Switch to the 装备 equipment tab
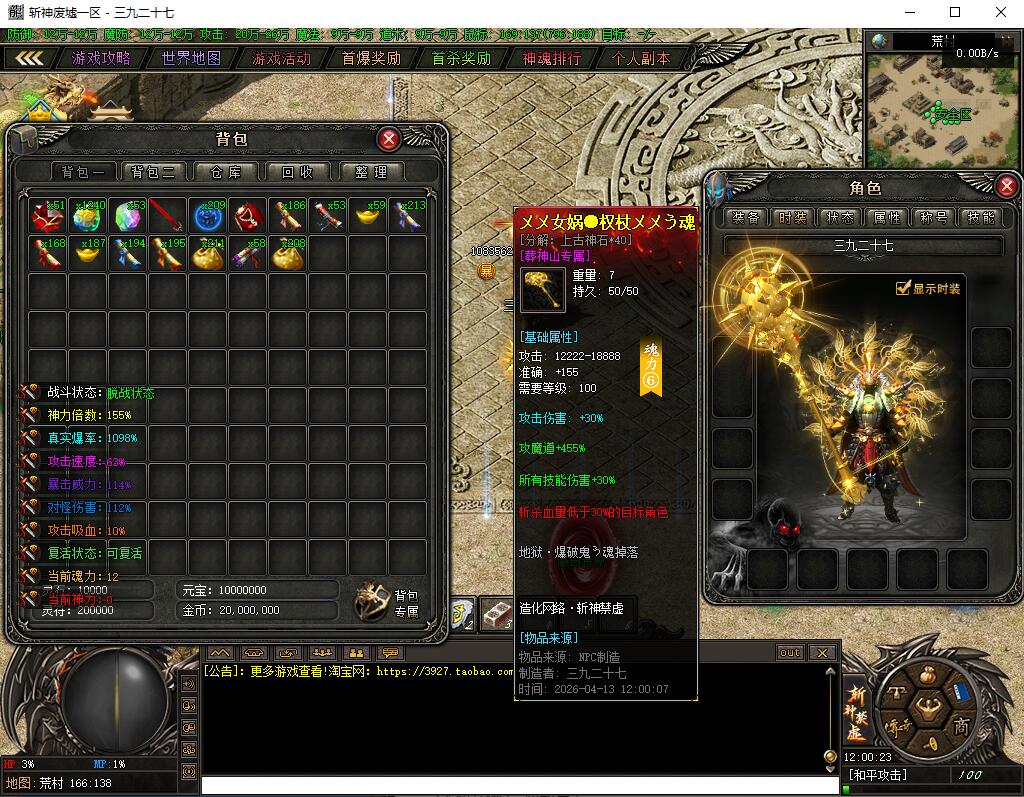Image resolution: width=1024 pixels, height=797 pixels. pos(746,217)
